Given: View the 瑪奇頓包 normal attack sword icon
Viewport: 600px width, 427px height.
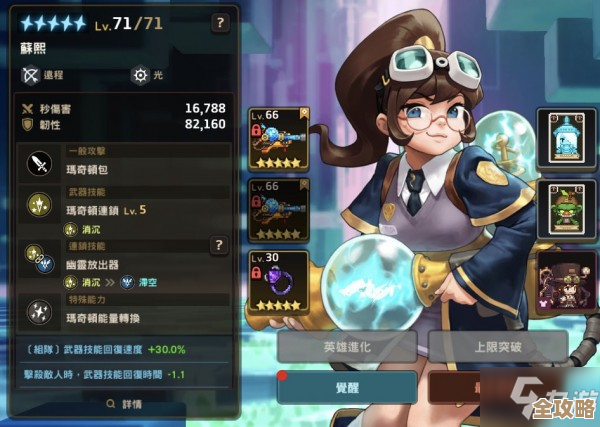Looking at the screenshot, I should tap(39, 163).
